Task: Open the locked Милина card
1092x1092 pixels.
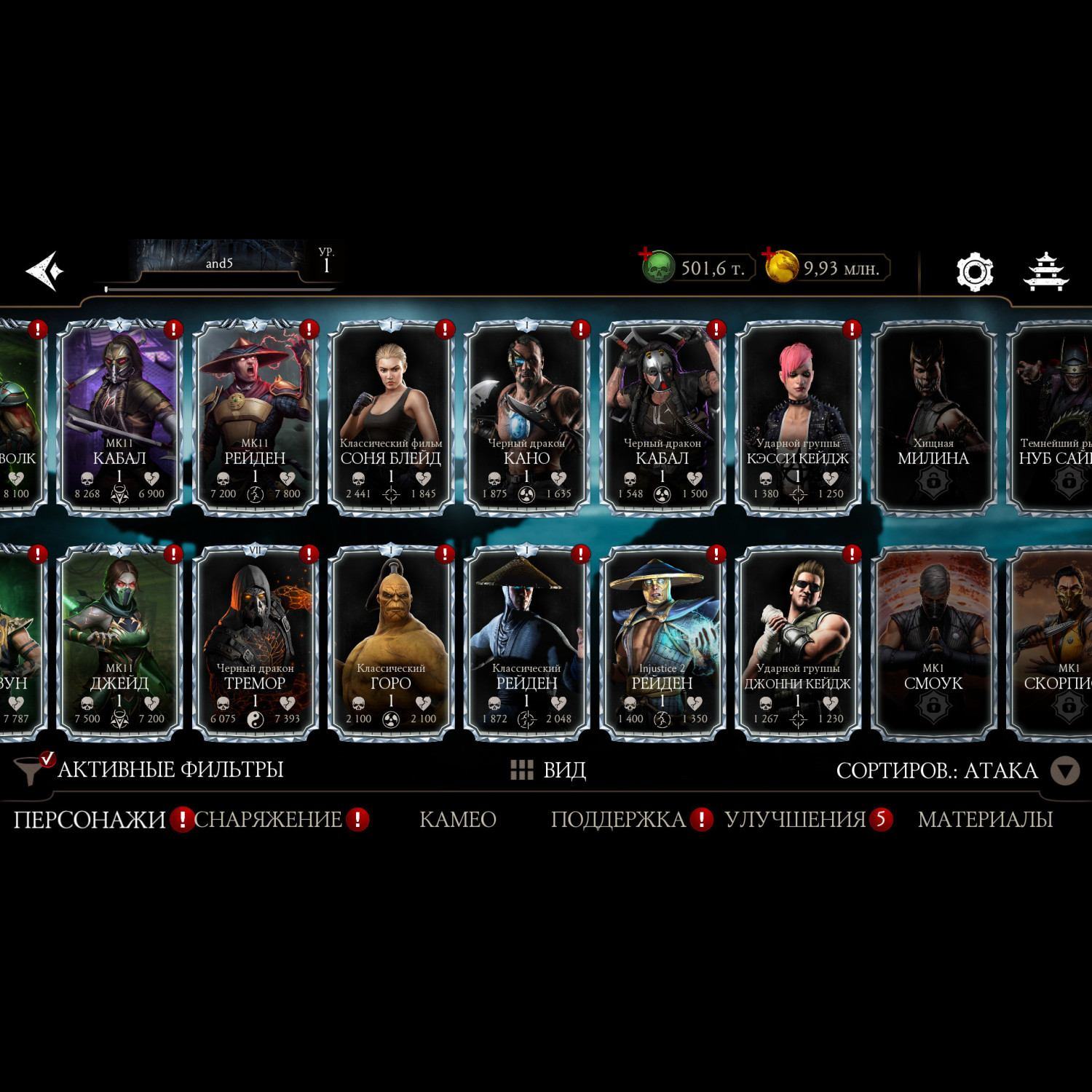Action: pyautogui.click(x=933, y=417)
